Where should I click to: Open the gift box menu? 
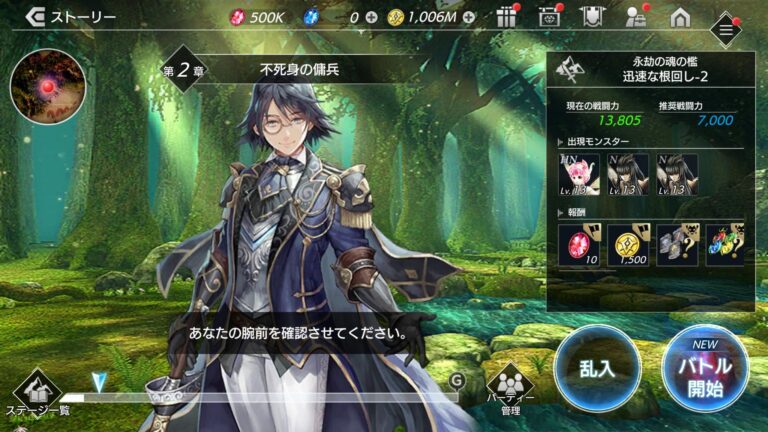(x=507, y=17)
